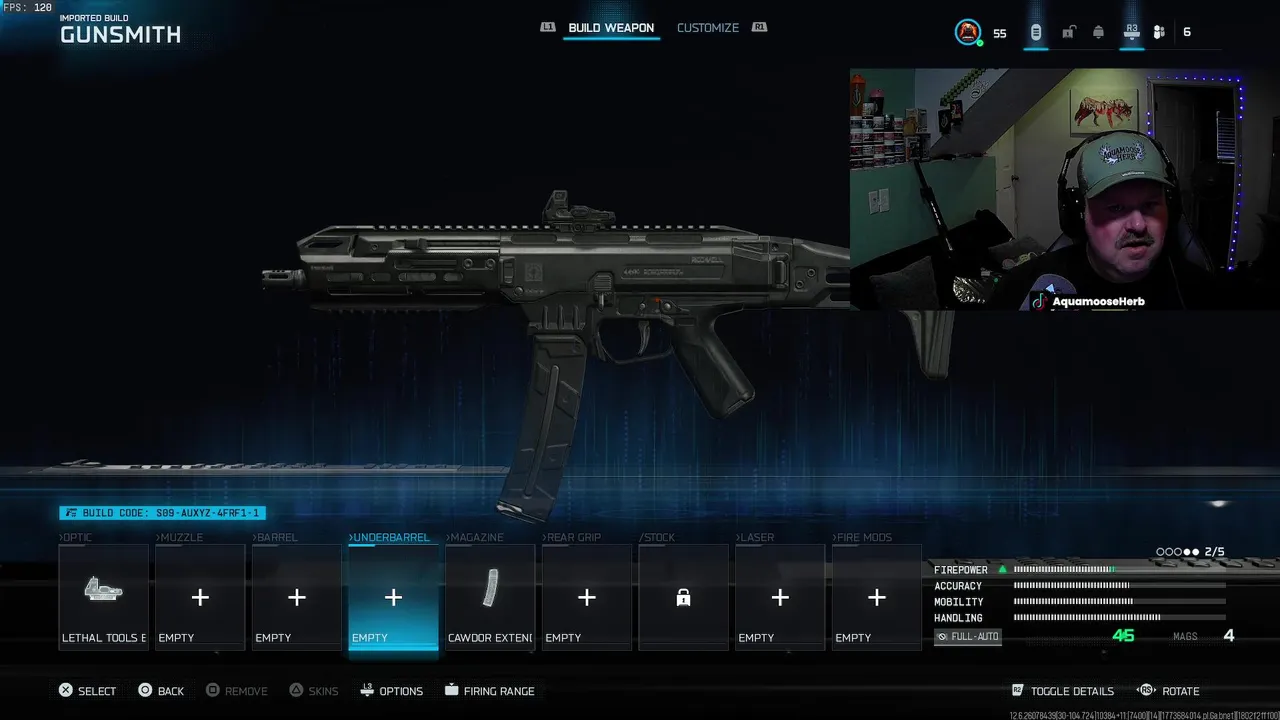Choose the empty Muzzle slot
Image resolution: width=1280 pixels, height=720 pixels.
200,597
